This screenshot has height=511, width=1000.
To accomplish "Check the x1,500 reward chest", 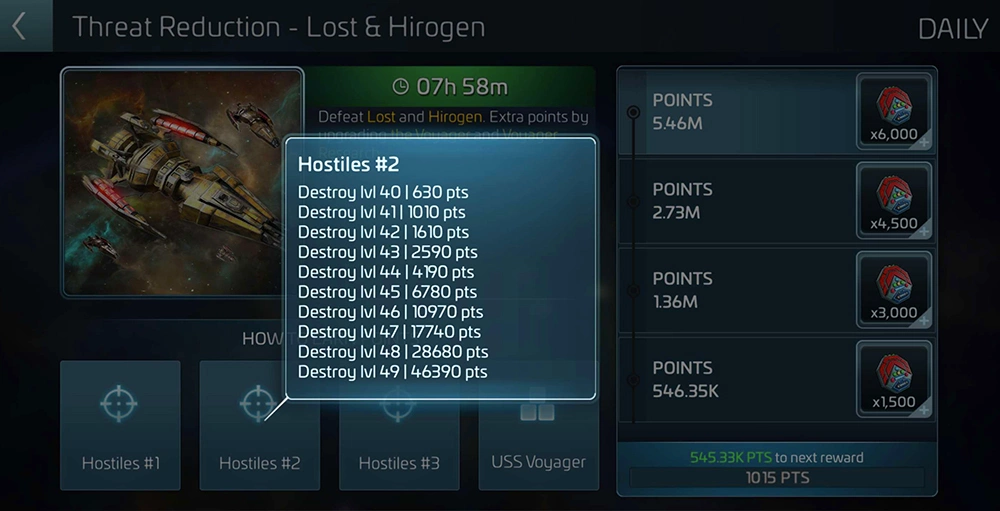I will [894, 380].
